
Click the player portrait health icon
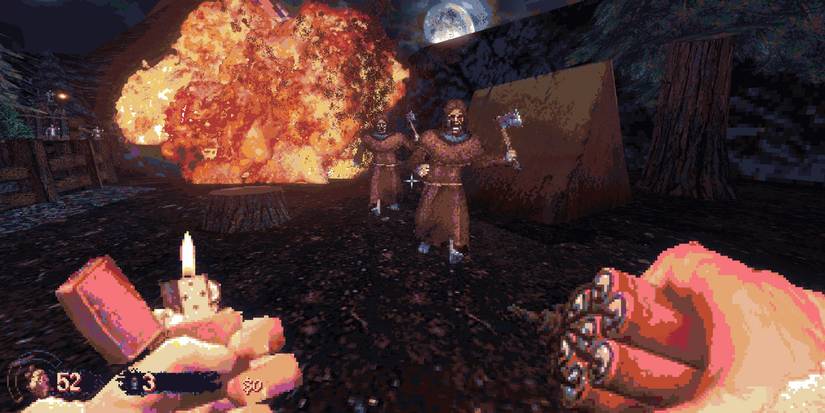click(37, 382)
